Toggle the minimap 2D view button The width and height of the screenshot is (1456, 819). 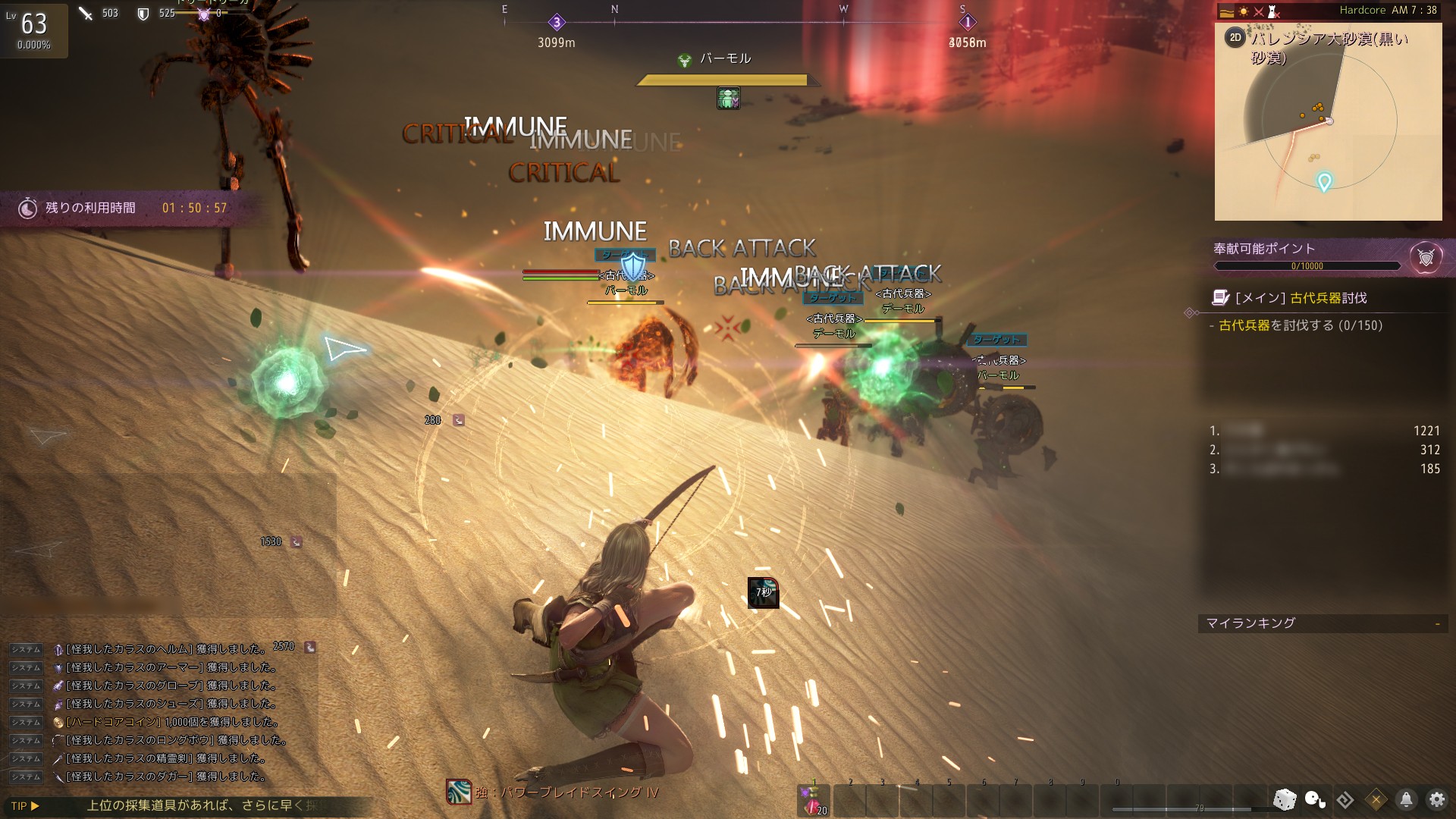coord(1235,38)
